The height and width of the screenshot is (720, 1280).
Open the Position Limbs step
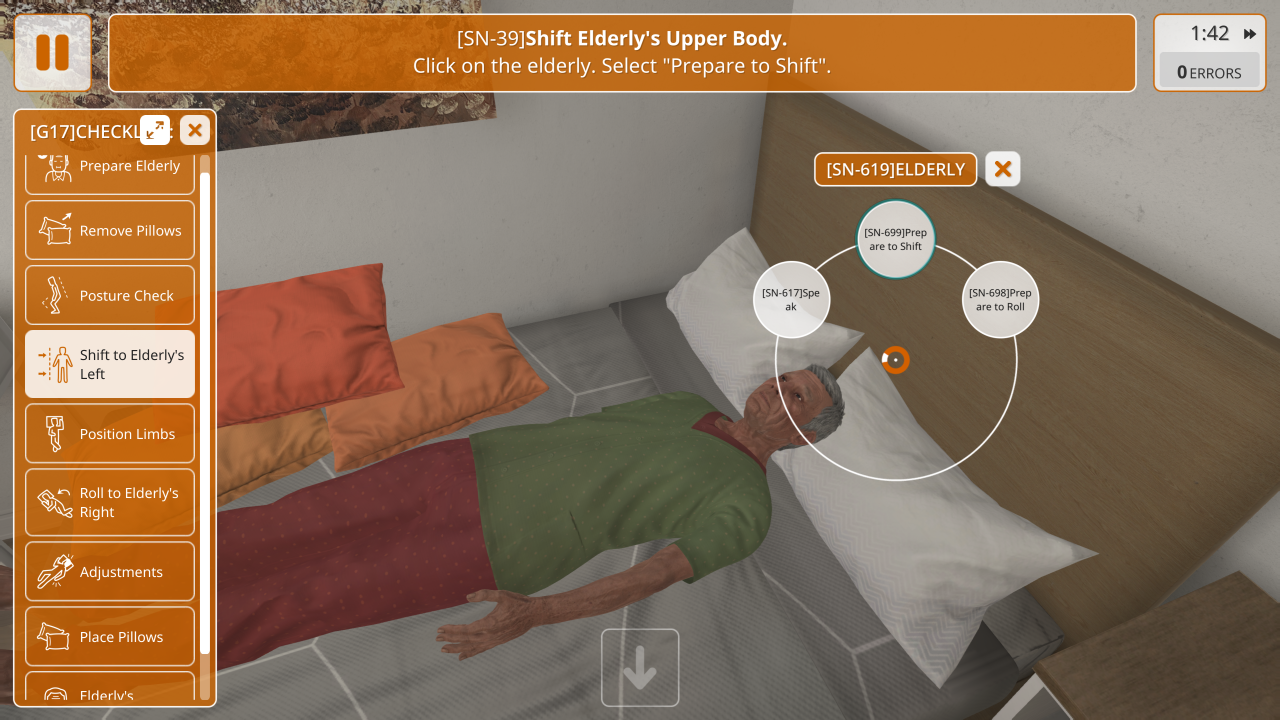click(110, 433)
